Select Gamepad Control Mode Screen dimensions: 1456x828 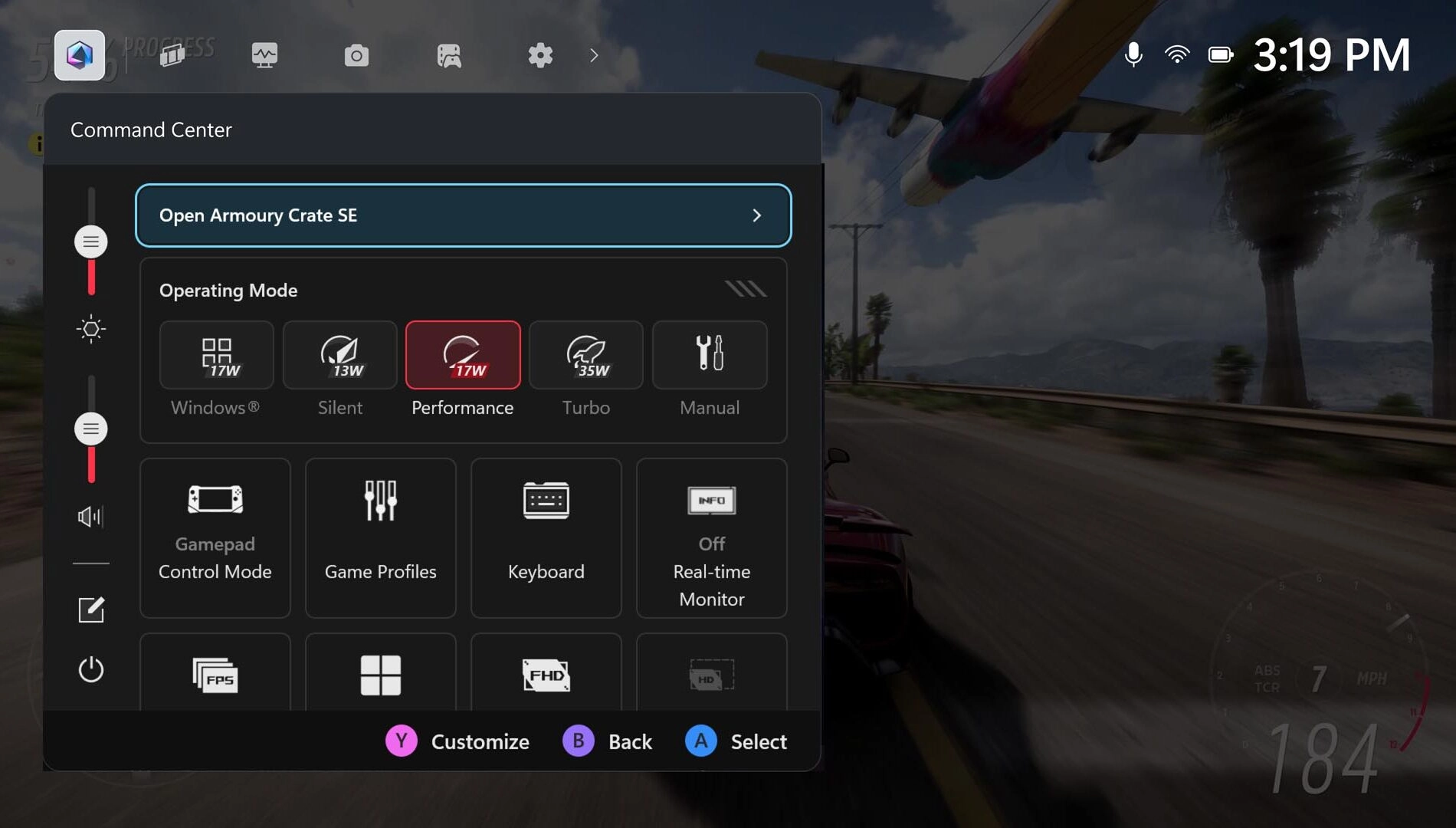(215, 537)
